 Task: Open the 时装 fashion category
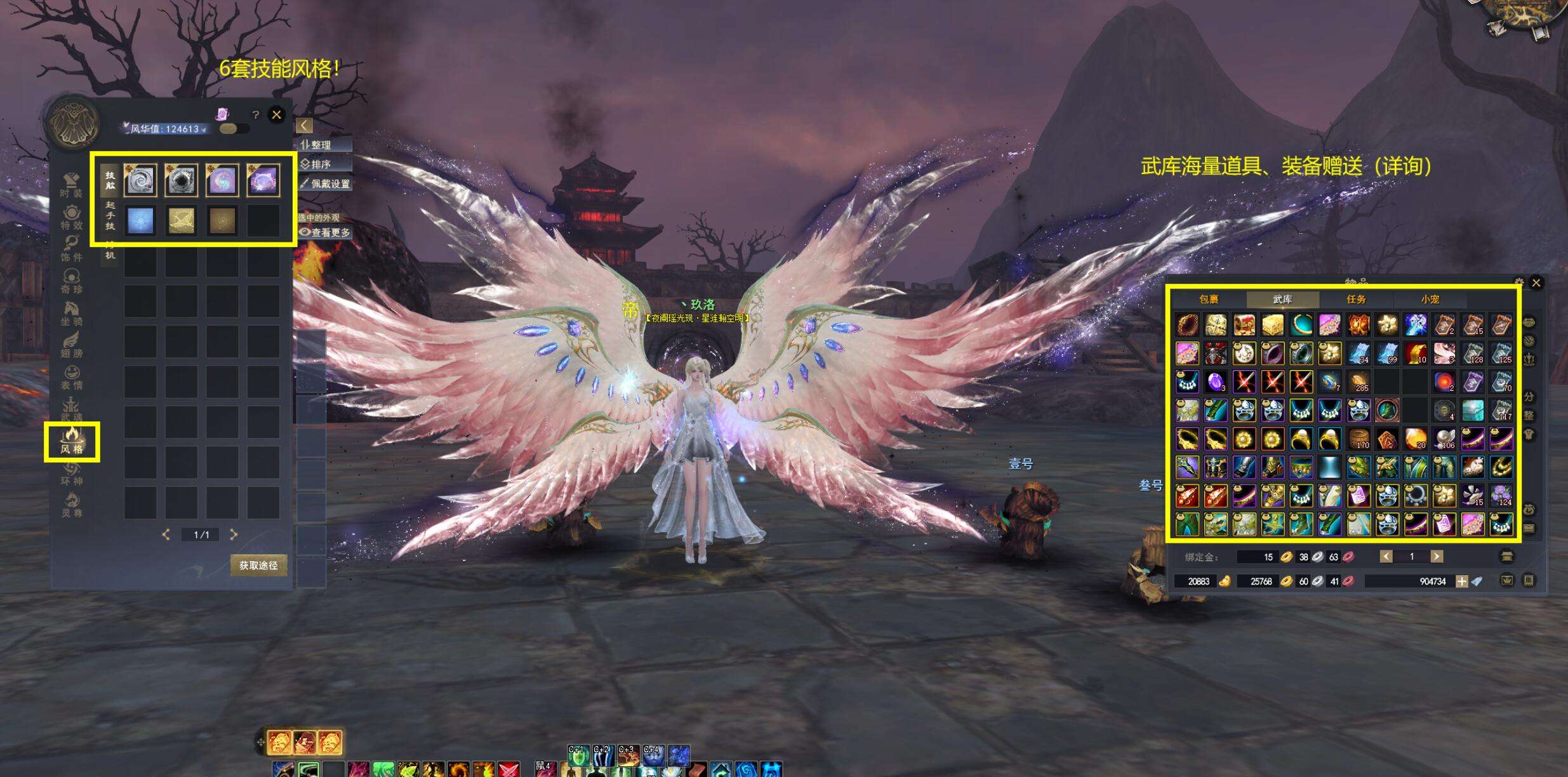tap(71, 185)
